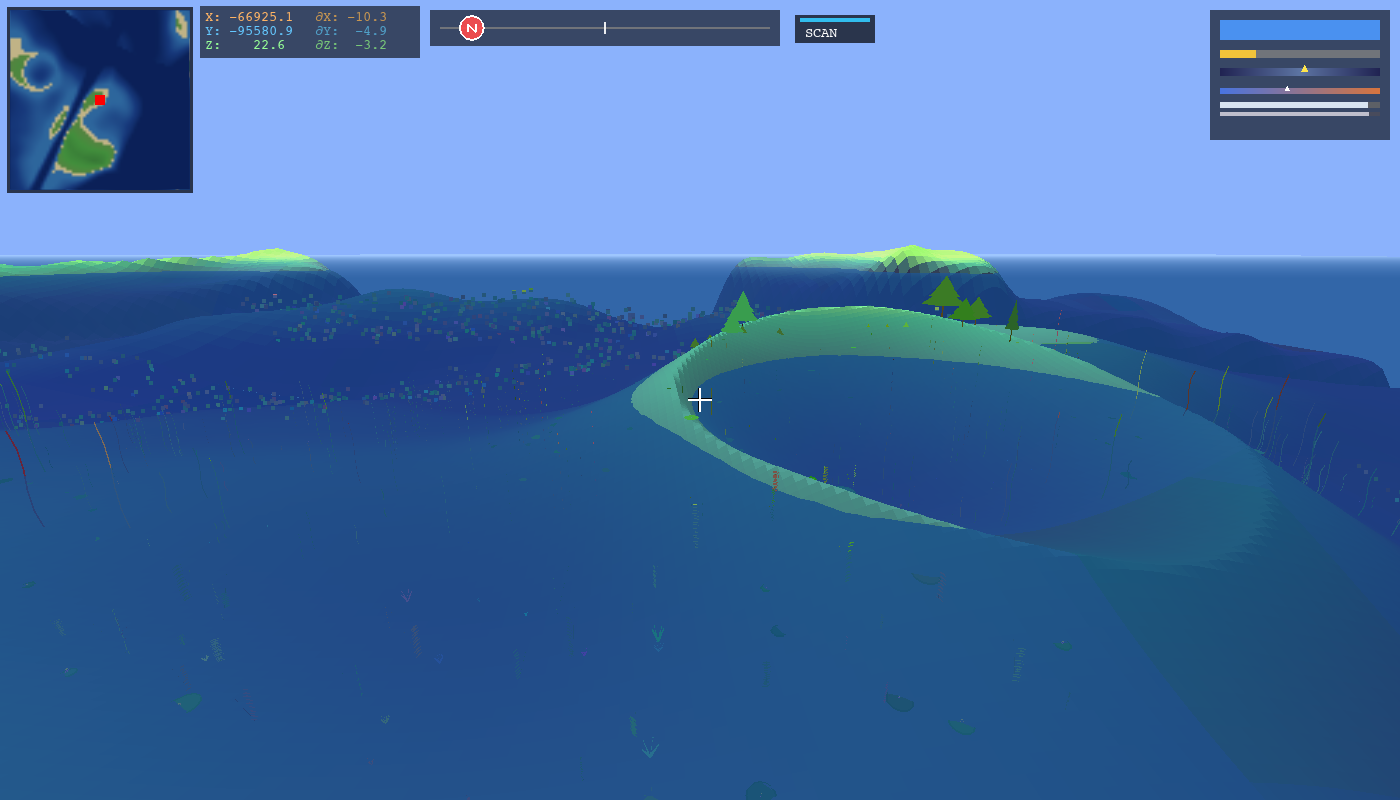Switch to the compass heading bar
Viewport: 1400px width, 800px height.
pos(604,28)
